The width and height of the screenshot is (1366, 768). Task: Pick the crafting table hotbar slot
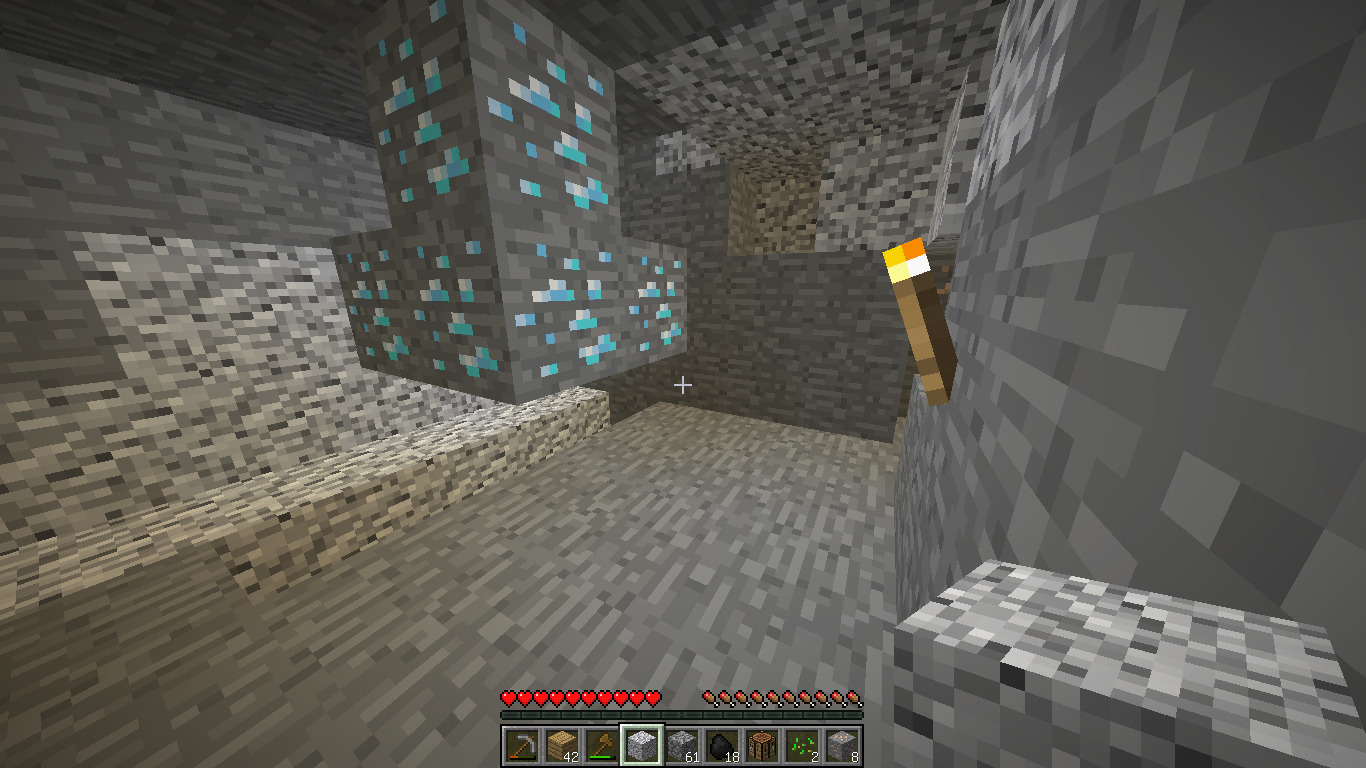click(x=762, y=745)
